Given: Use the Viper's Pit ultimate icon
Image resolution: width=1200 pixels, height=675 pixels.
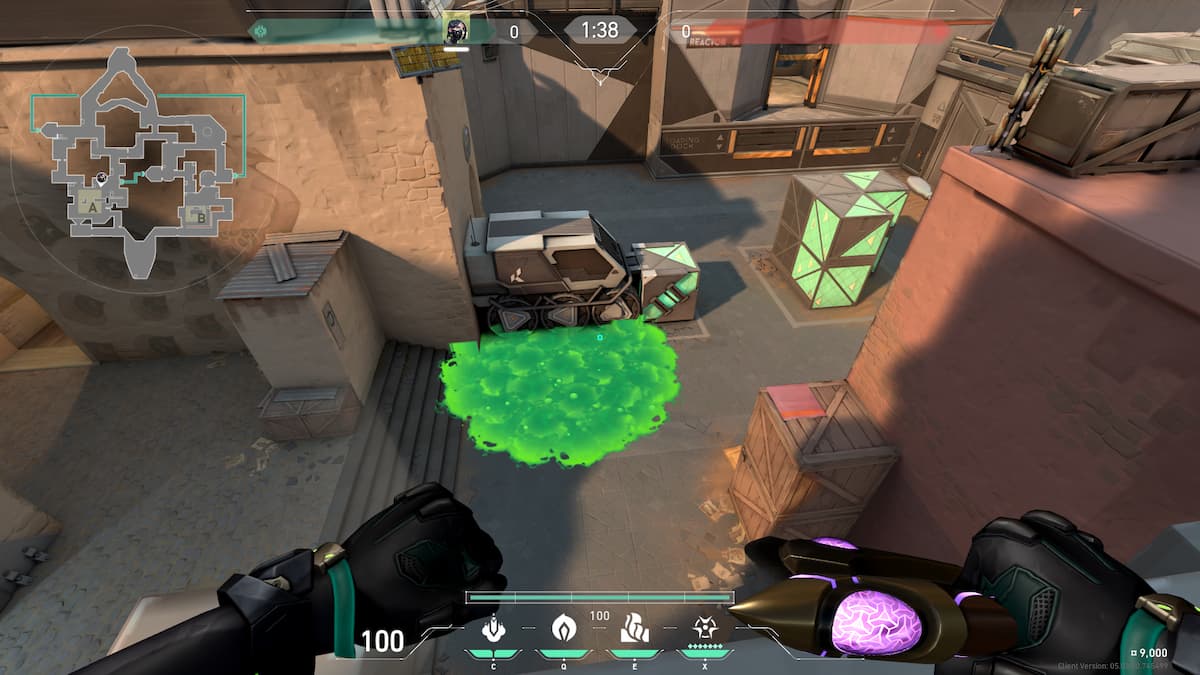Looking at the screenshot, I should click(705, 629).
